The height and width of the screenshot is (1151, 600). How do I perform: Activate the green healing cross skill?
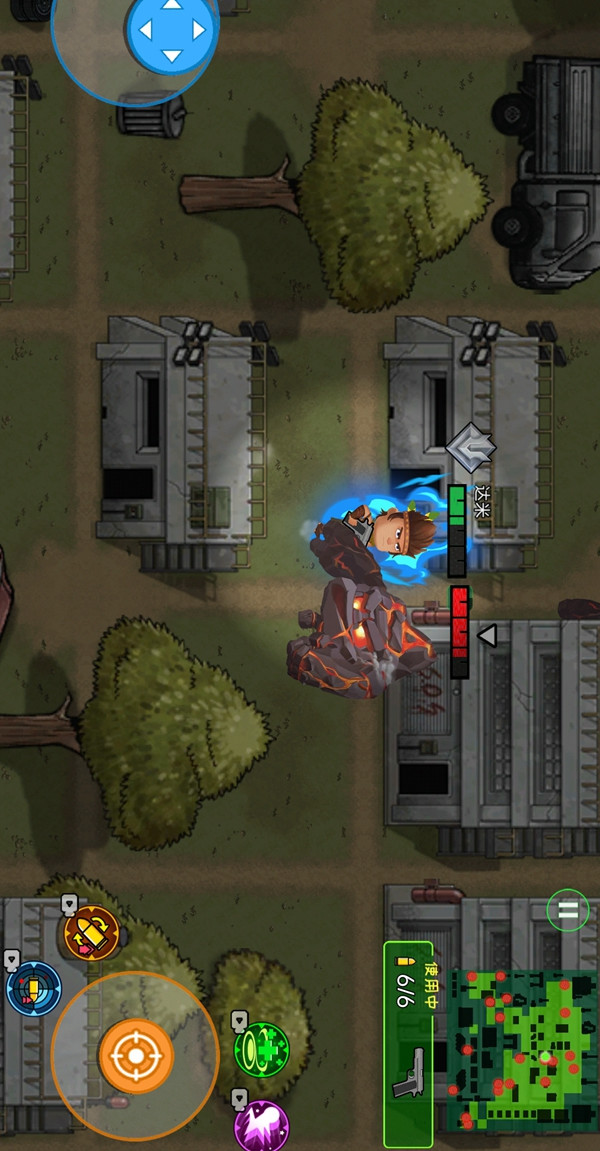(261, 1048)
